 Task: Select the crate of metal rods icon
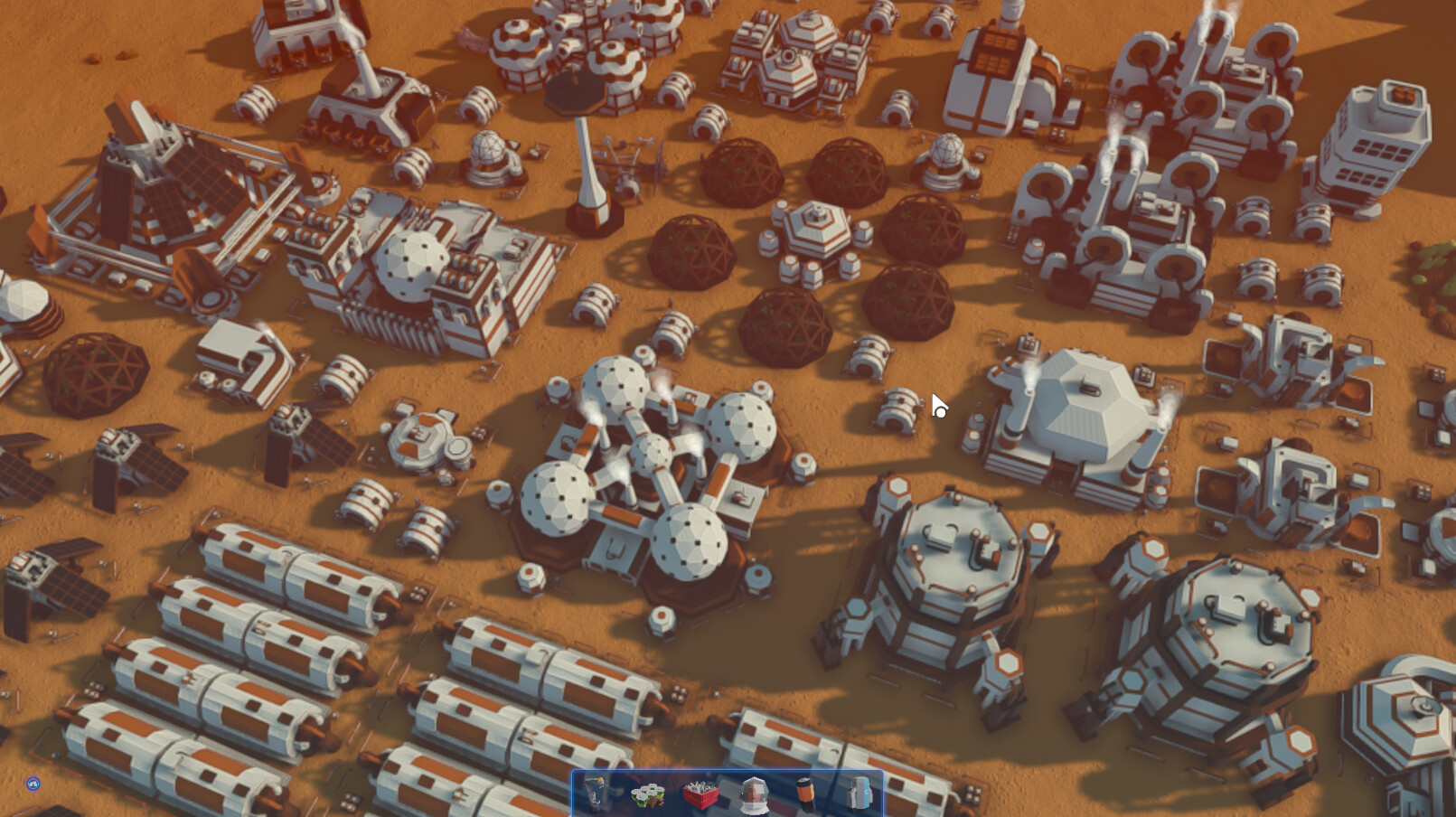point(700,794)
